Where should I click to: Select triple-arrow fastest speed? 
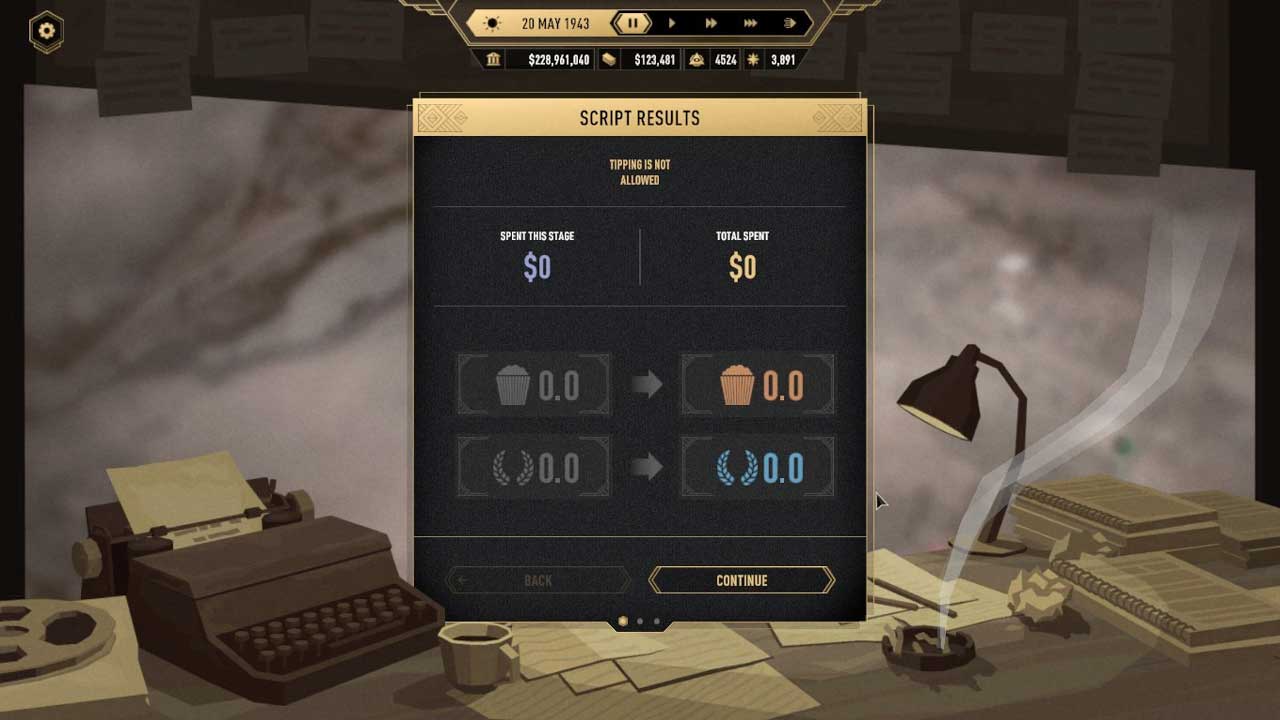[750, 23]
